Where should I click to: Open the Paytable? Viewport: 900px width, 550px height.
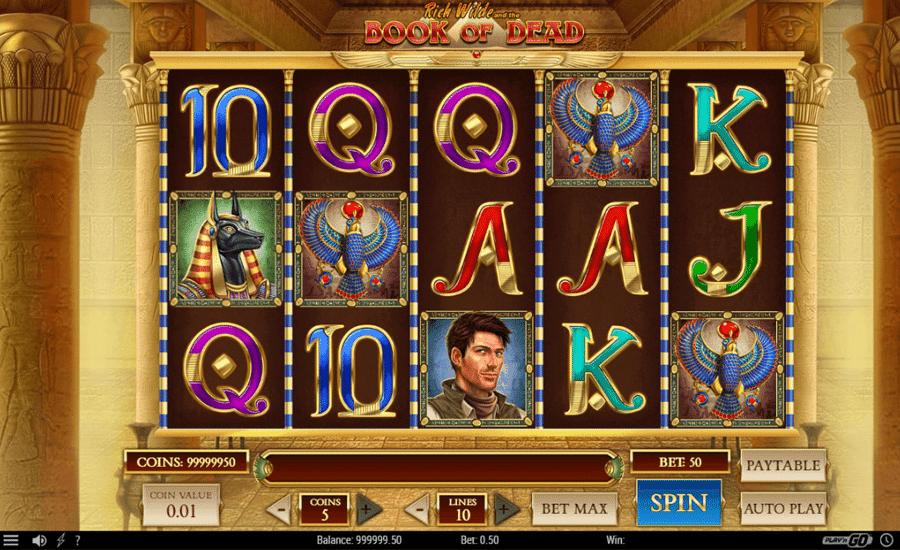(783, 465)
